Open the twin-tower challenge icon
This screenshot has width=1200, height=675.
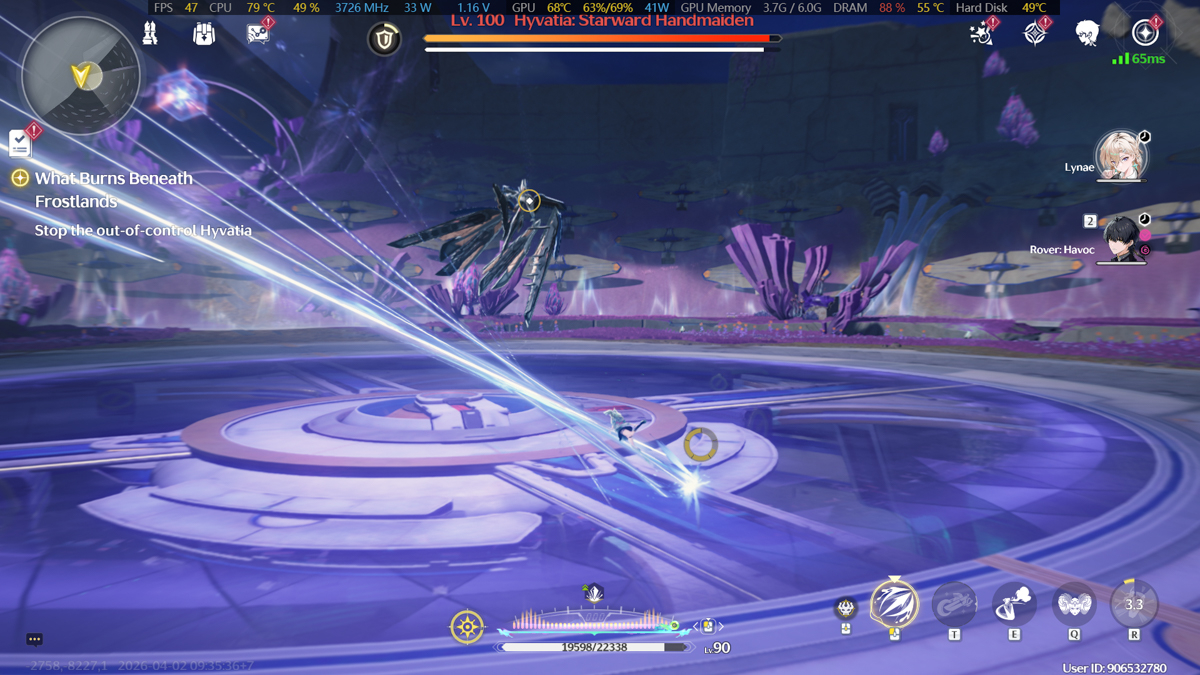click(x=151, y=34)
